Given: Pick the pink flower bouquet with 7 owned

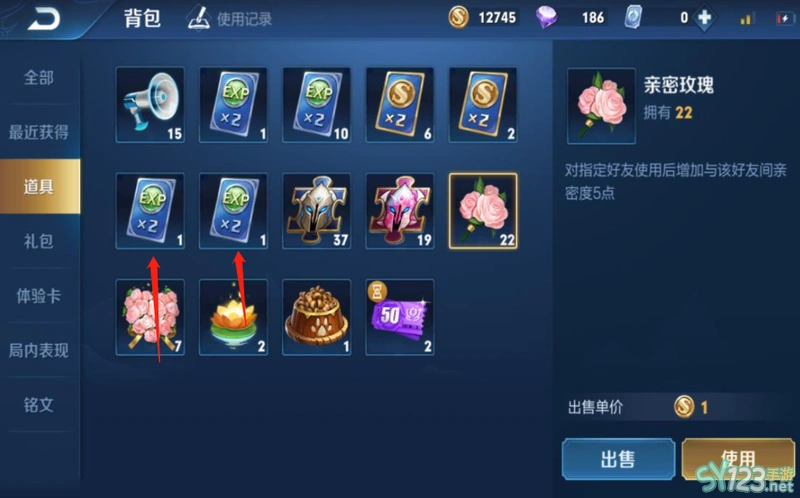Looking at the screenshot, I should click(150, 316).
